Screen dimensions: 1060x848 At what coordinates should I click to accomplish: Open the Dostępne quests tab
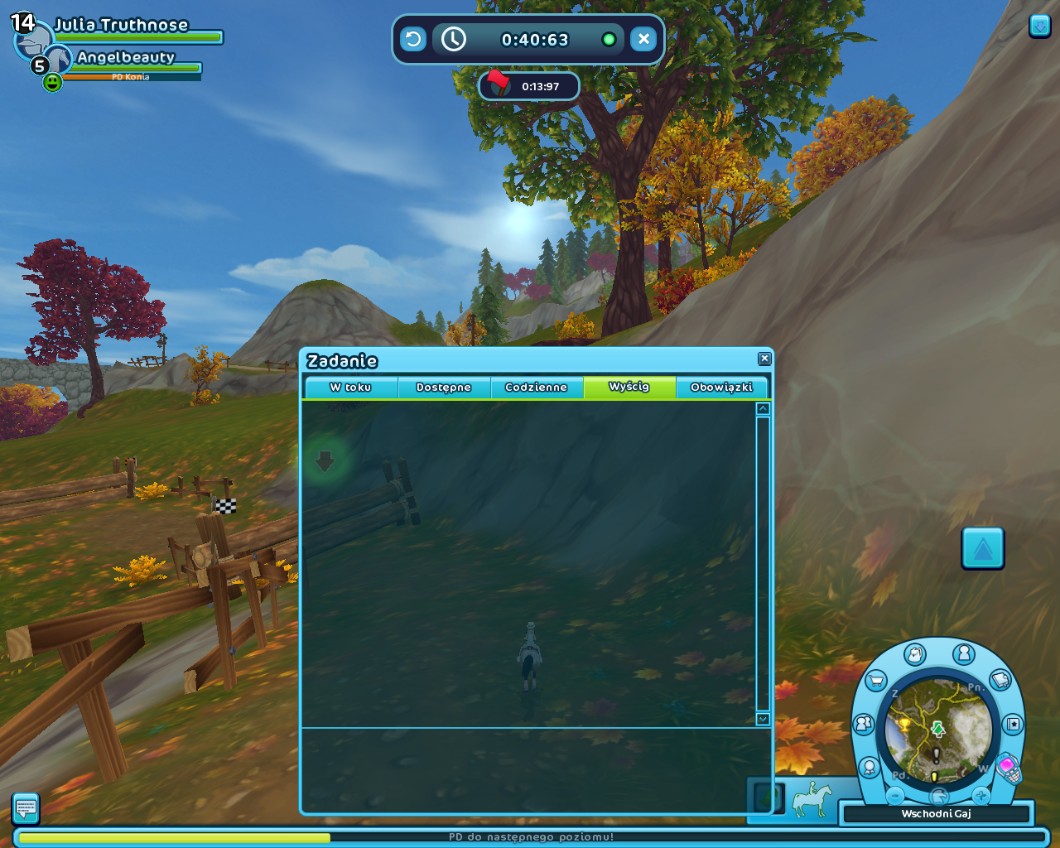[443, 387]
